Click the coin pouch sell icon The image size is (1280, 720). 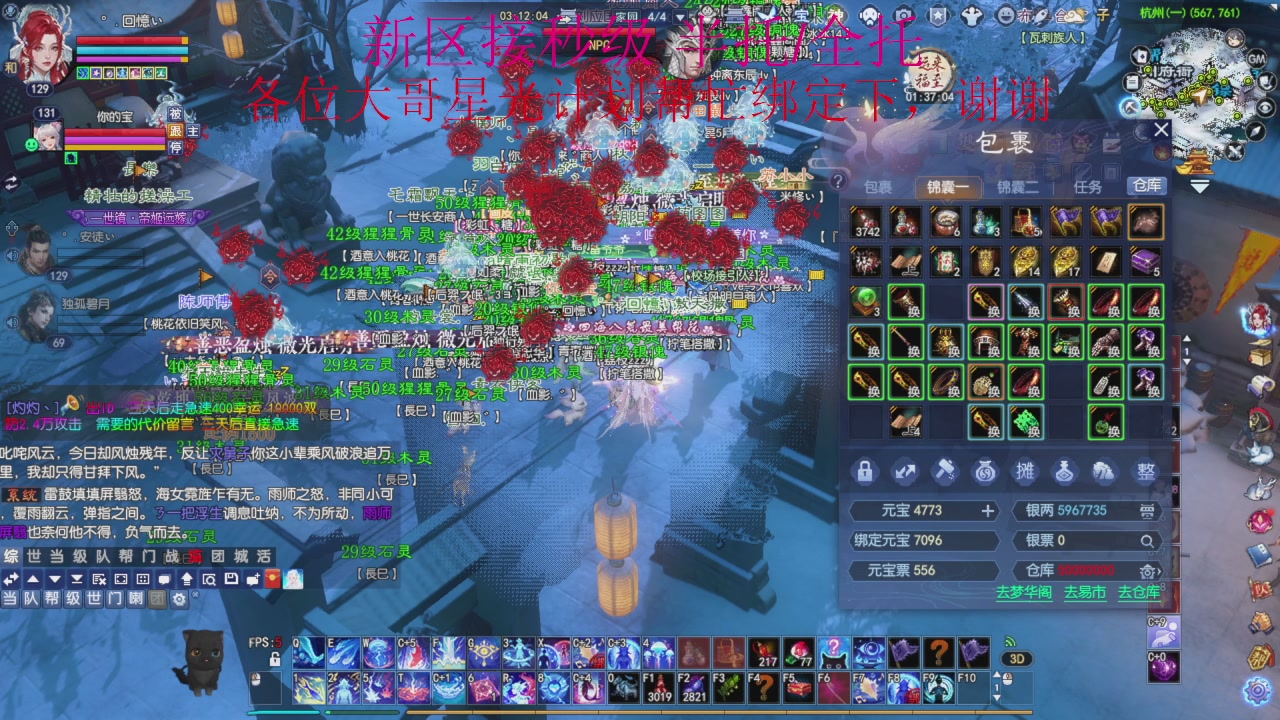pyautogui.click(x=985, y=472)
